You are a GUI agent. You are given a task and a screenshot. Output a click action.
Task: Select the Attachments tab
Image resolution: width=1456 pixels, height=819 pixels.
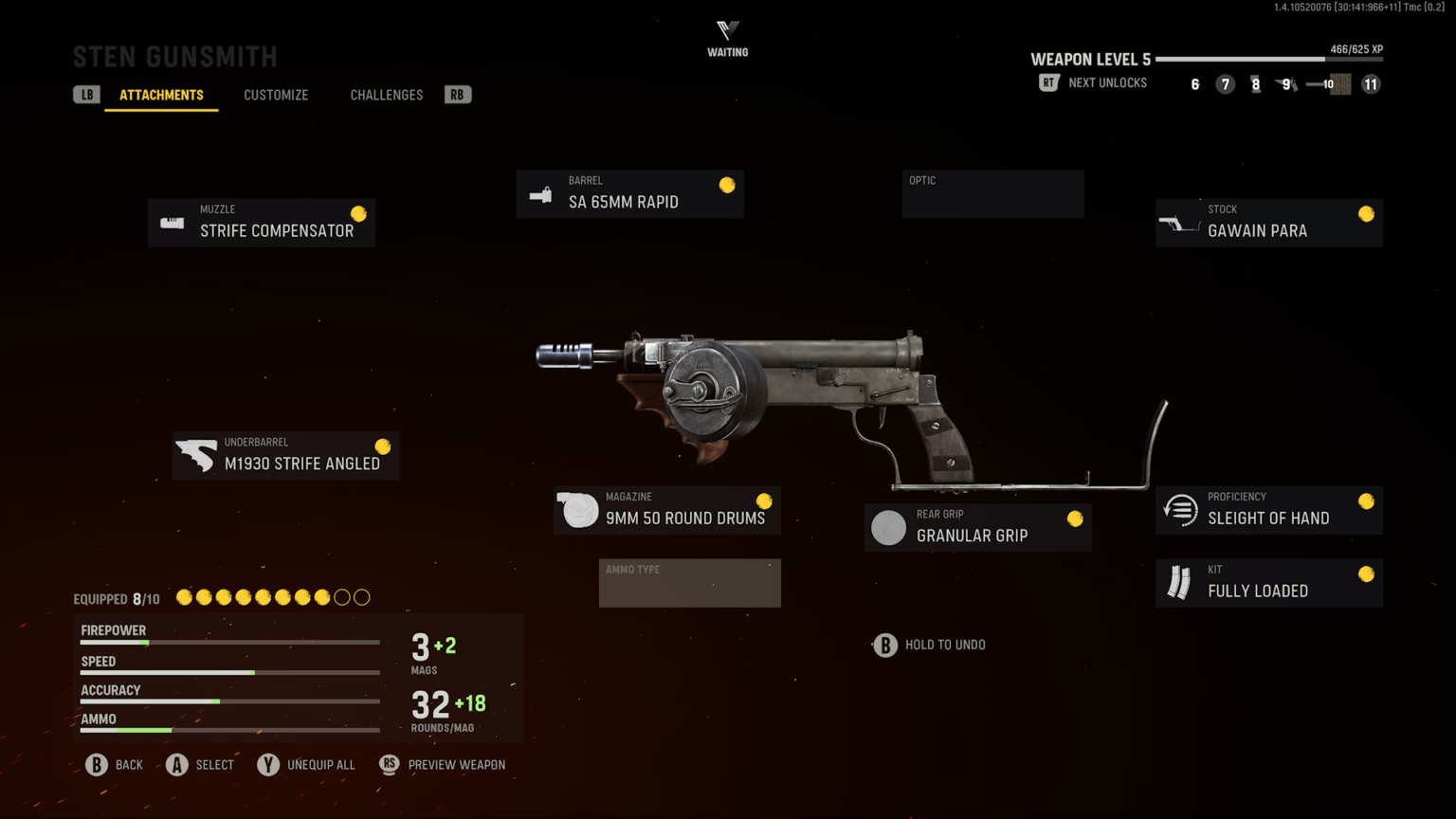[161, 95]
